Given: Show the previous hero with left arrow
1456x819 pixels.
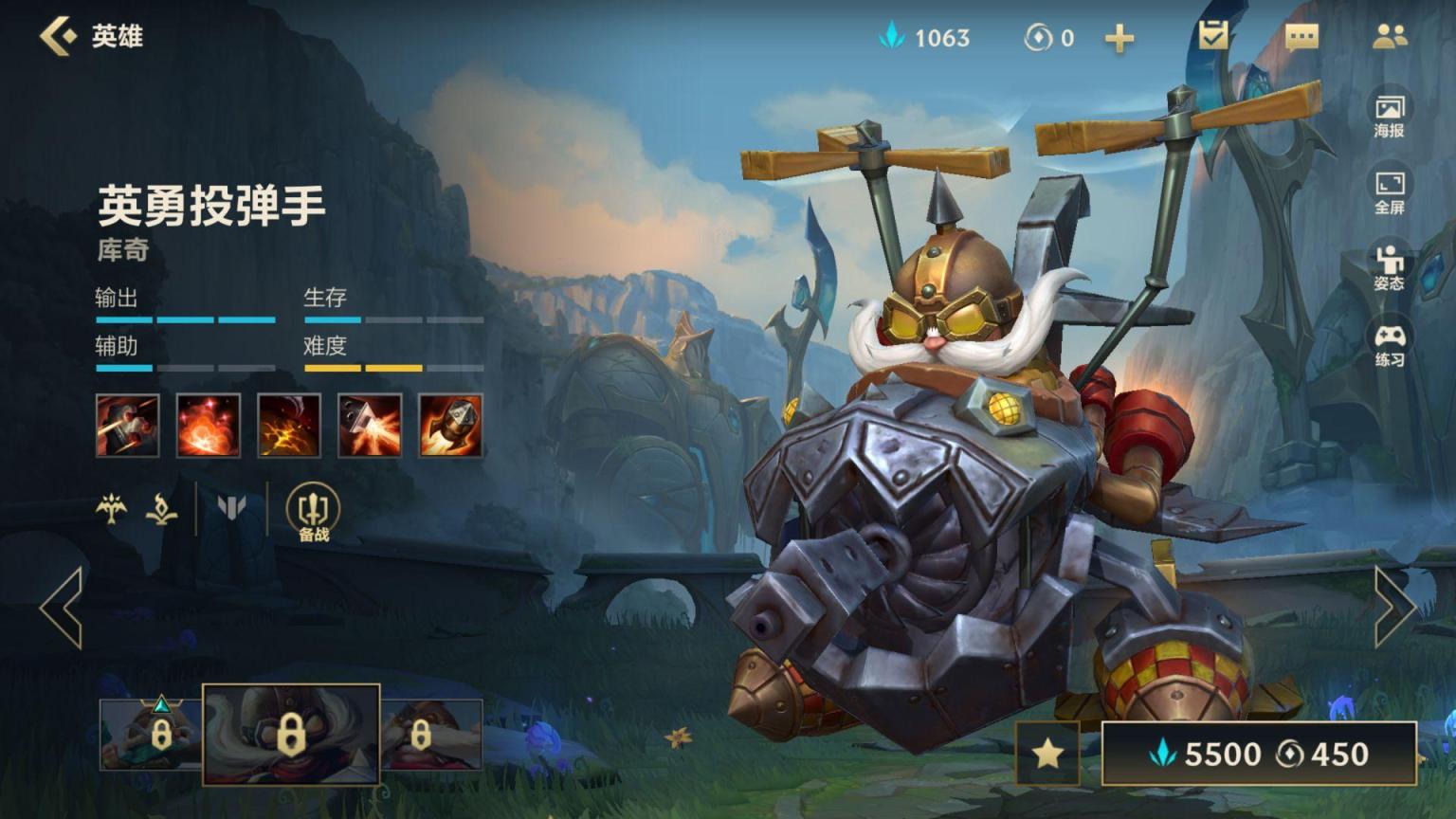Looking at the screenshot, I should click(62, 607).
